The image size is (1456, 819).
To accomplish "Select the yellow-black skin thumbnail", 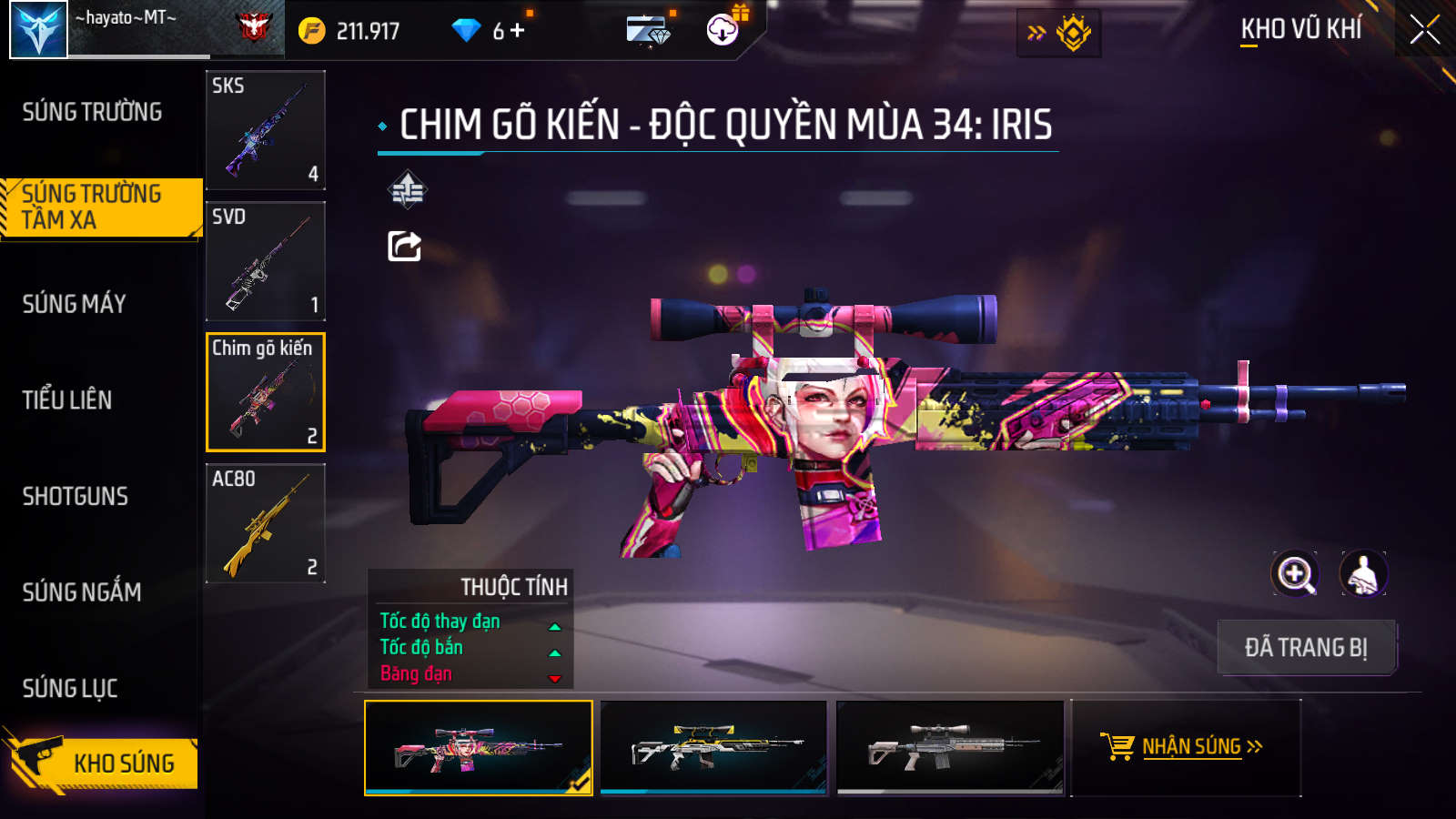I will [714, 747].
